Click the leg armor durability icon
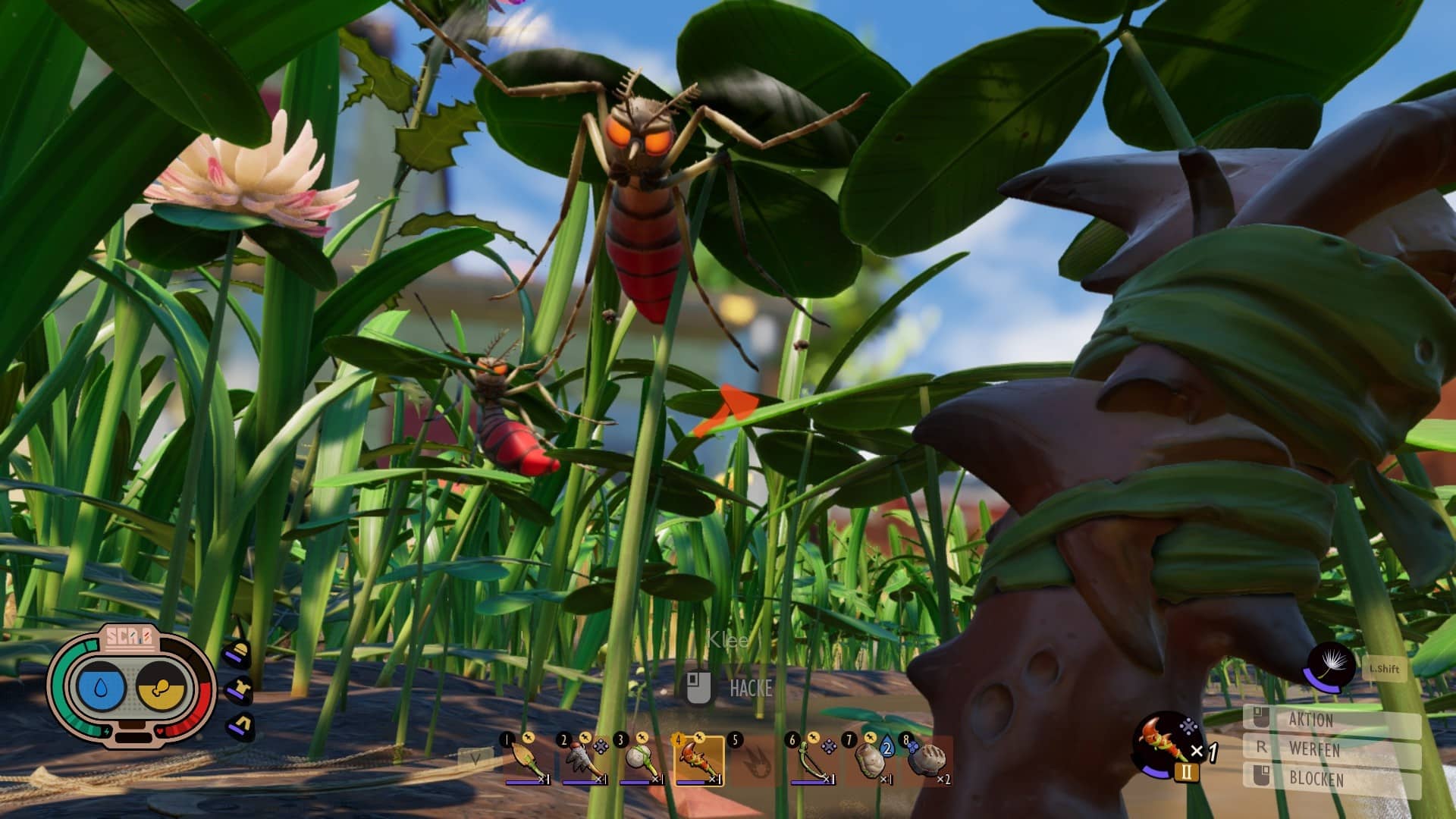Image resolution: width=1456 pixels, height=819 pixels. coord(241,726)
